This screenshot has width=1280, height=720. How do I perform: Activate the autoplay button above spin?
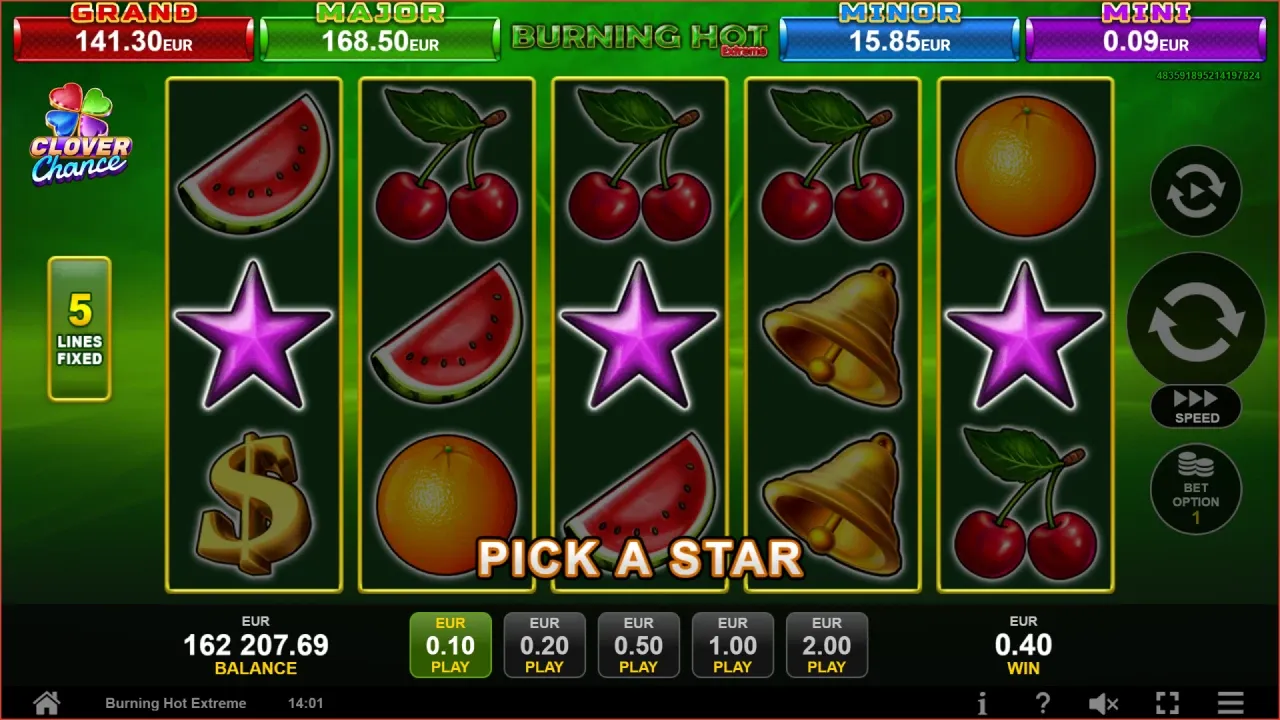[1196, 191]
